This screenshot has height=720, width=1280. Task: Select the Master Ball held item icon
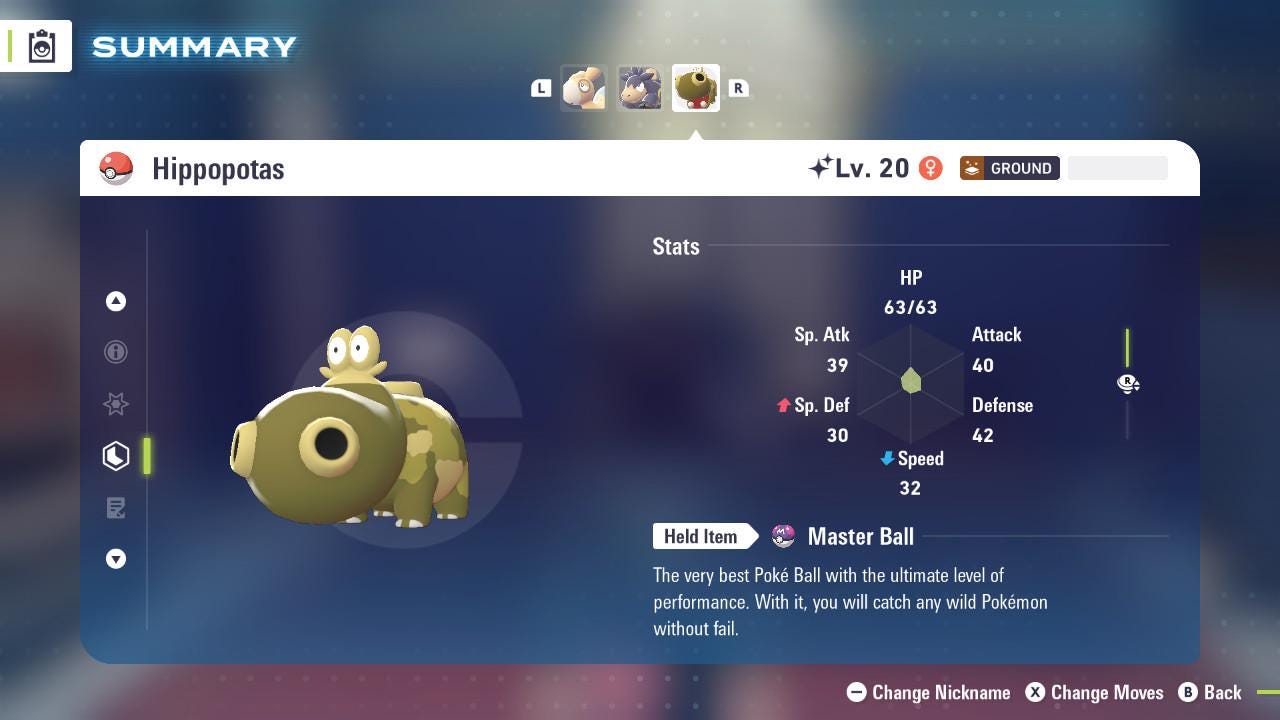784,536
